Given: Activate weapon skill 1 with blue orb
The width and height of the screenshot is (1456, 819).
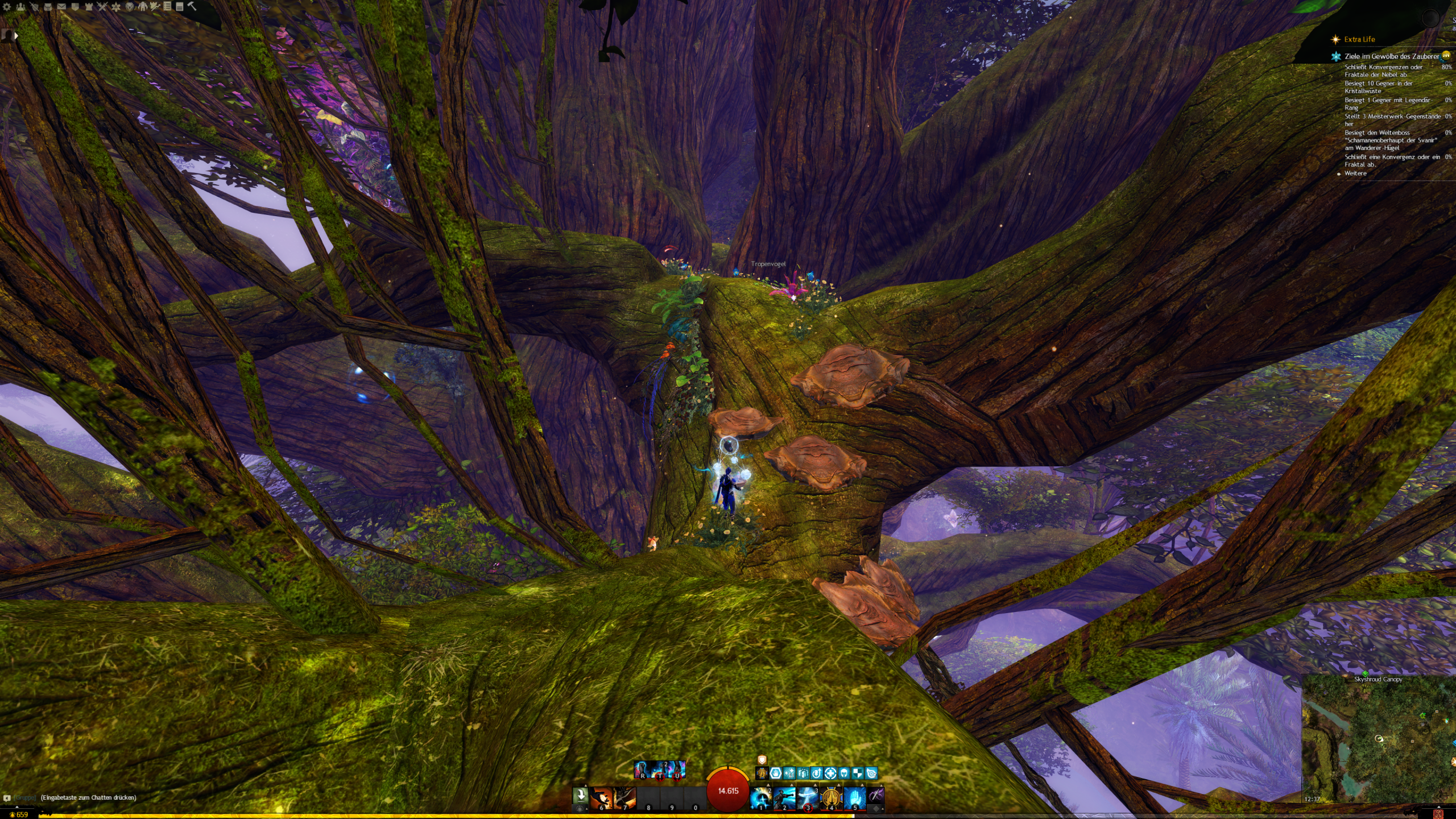Looking at the screenshot, I should coord(761,797).
